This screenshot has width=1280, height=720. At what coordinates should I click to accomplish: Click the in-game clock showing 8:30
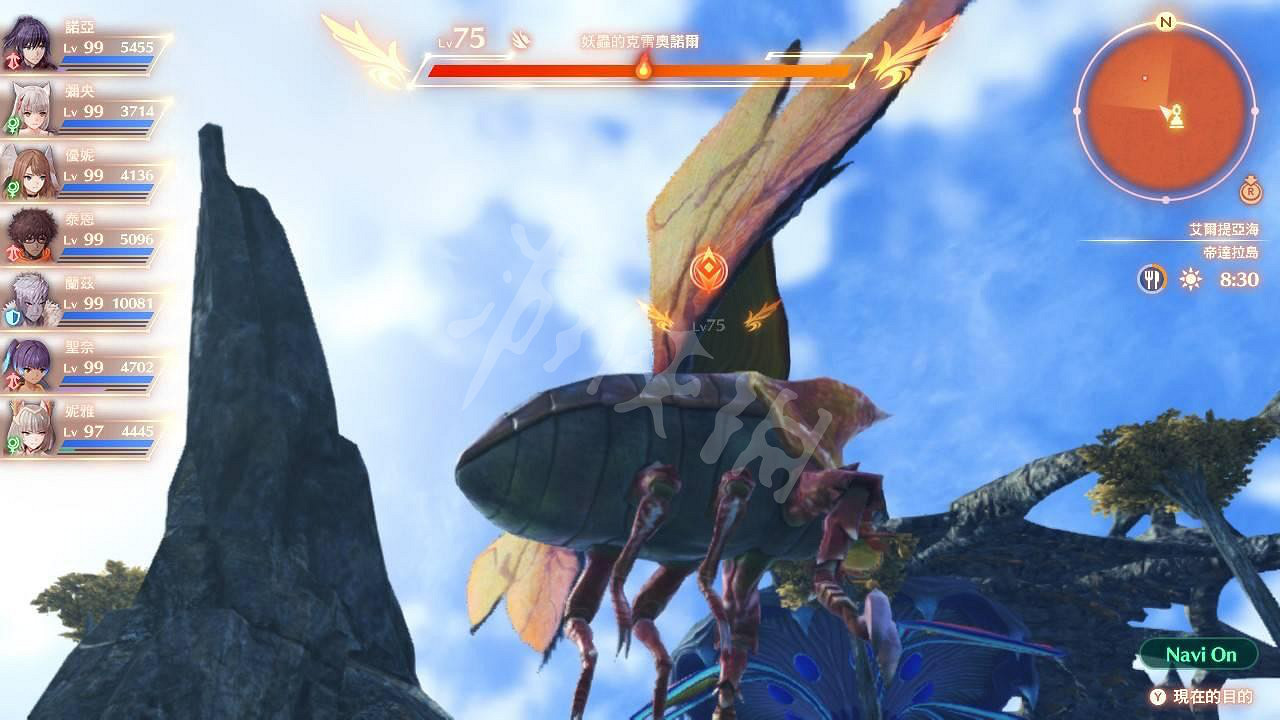(x=1237, y=280)
